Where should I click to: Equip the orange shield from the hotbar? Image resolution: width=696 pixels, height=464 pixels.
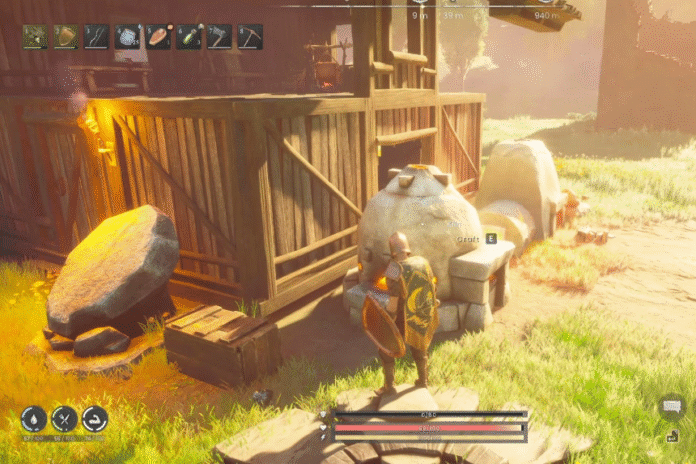[66, 37]
